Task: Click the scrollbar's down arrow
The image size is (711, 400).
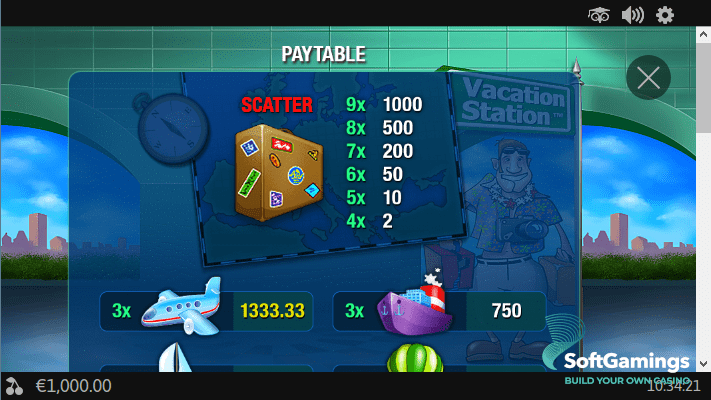Action: [x=703, y=362]
